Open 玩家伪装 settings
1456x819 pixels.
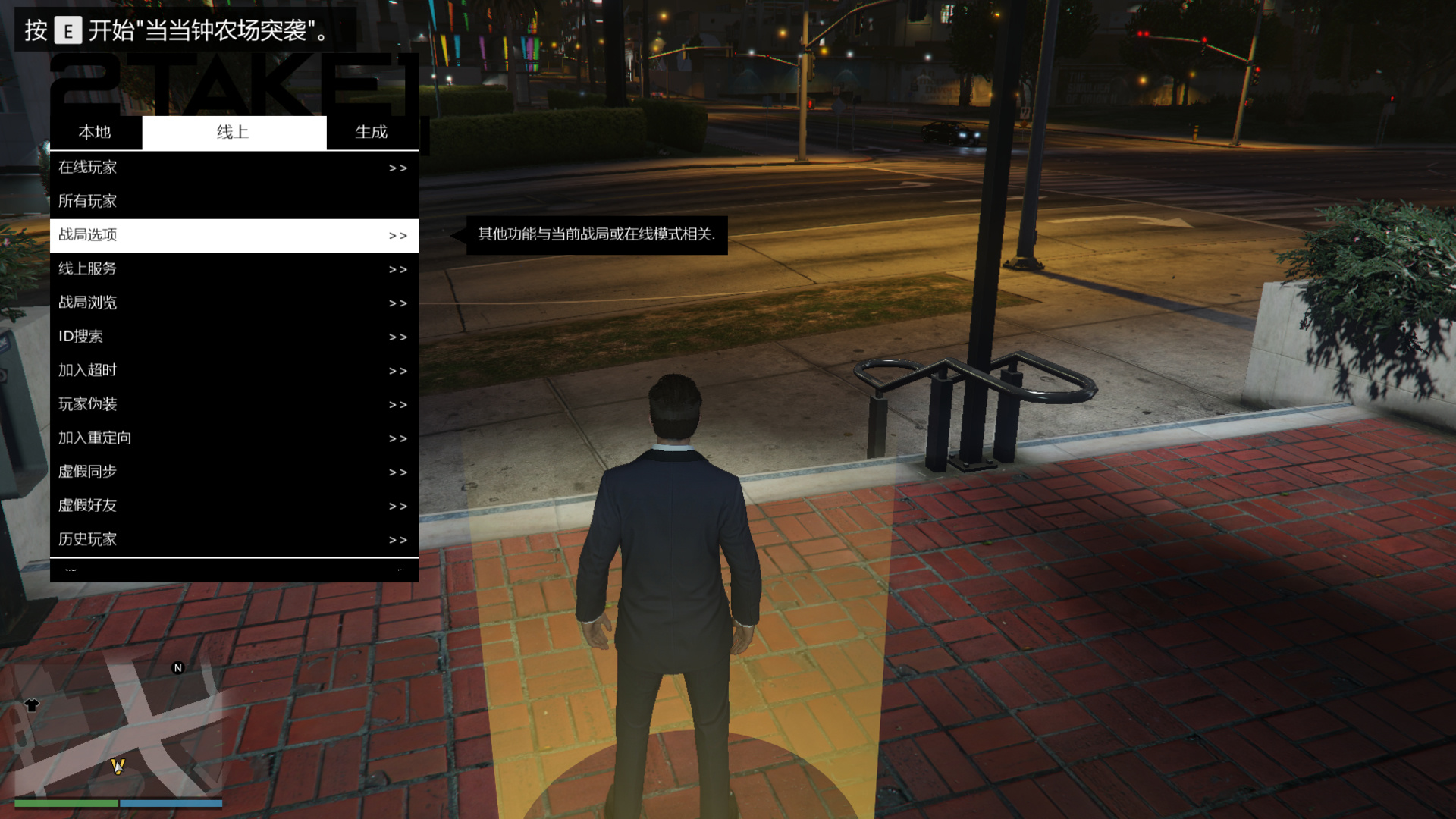[x=234, y=404]
